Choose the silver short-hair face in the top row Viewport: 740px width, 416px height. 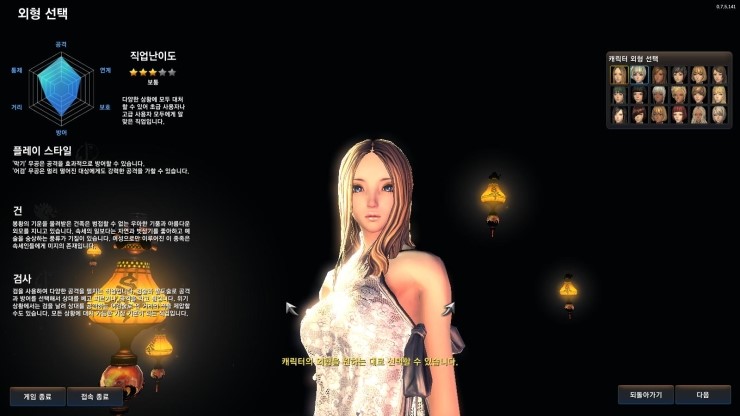(638, 75)
